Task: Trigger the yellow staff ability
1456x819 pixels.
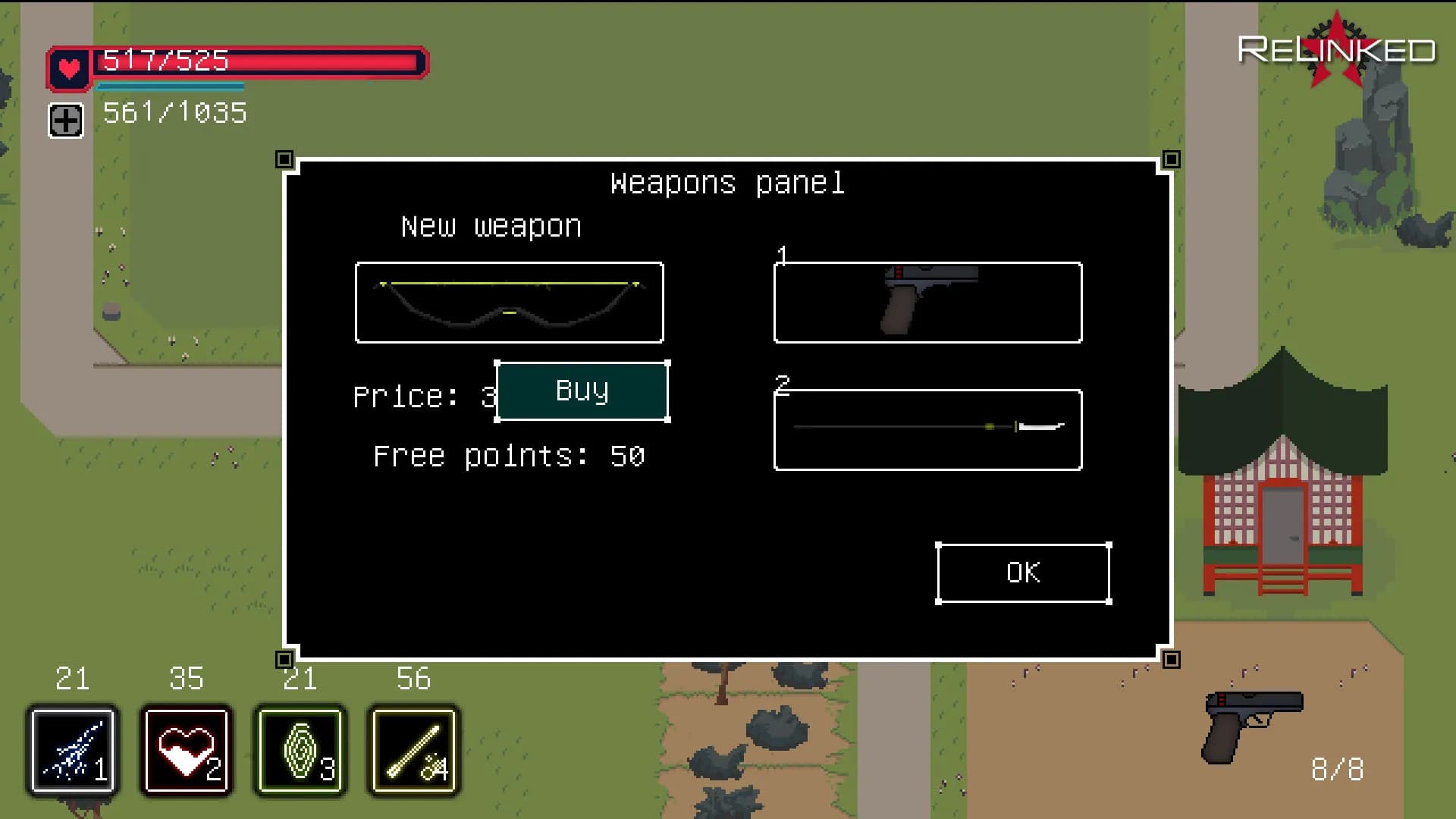Action: click(x=414, y=751)
